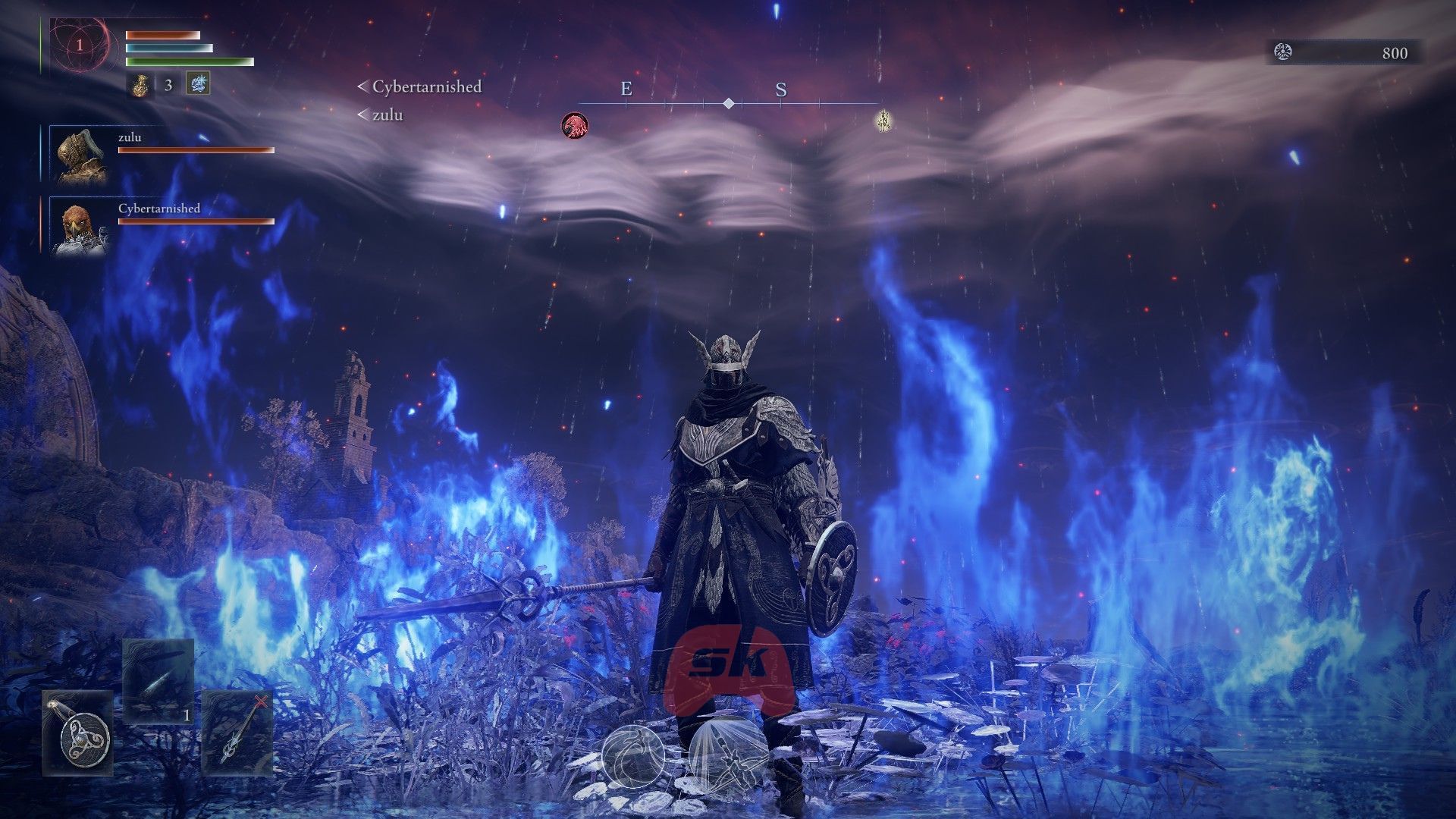Viewport: 1456px width, 819px height.
Task: Click the red marker on the compass
Action: click(575, 125)
